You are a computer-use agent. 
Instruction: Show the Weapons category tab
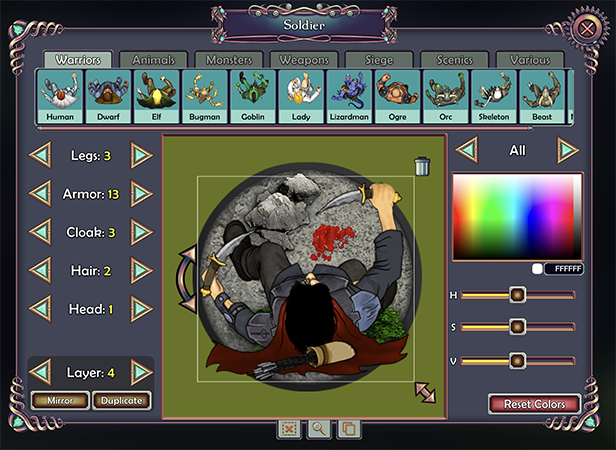[304, 61]
